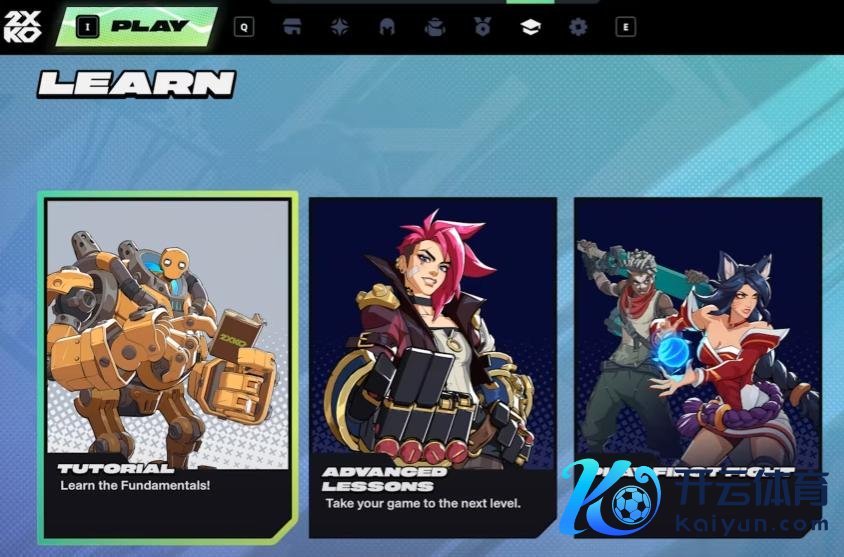Open the Play tab
Screen dimensions: 844x557
[149, 27]
